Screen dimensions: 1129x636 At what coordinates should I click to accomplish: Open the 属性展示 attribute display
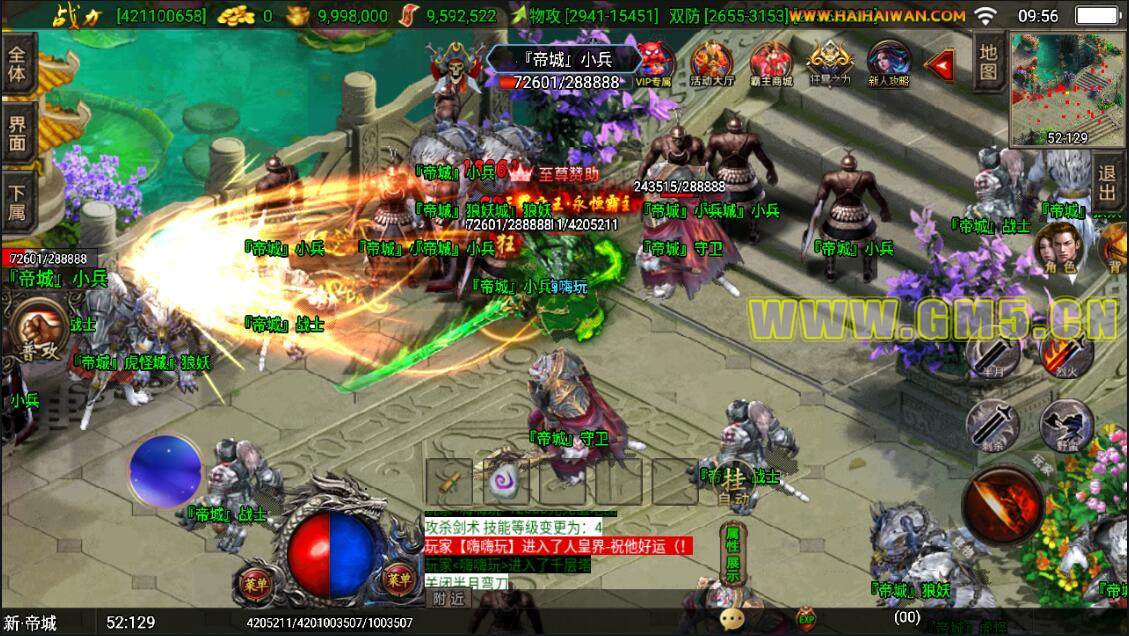(x=733, y=553)
